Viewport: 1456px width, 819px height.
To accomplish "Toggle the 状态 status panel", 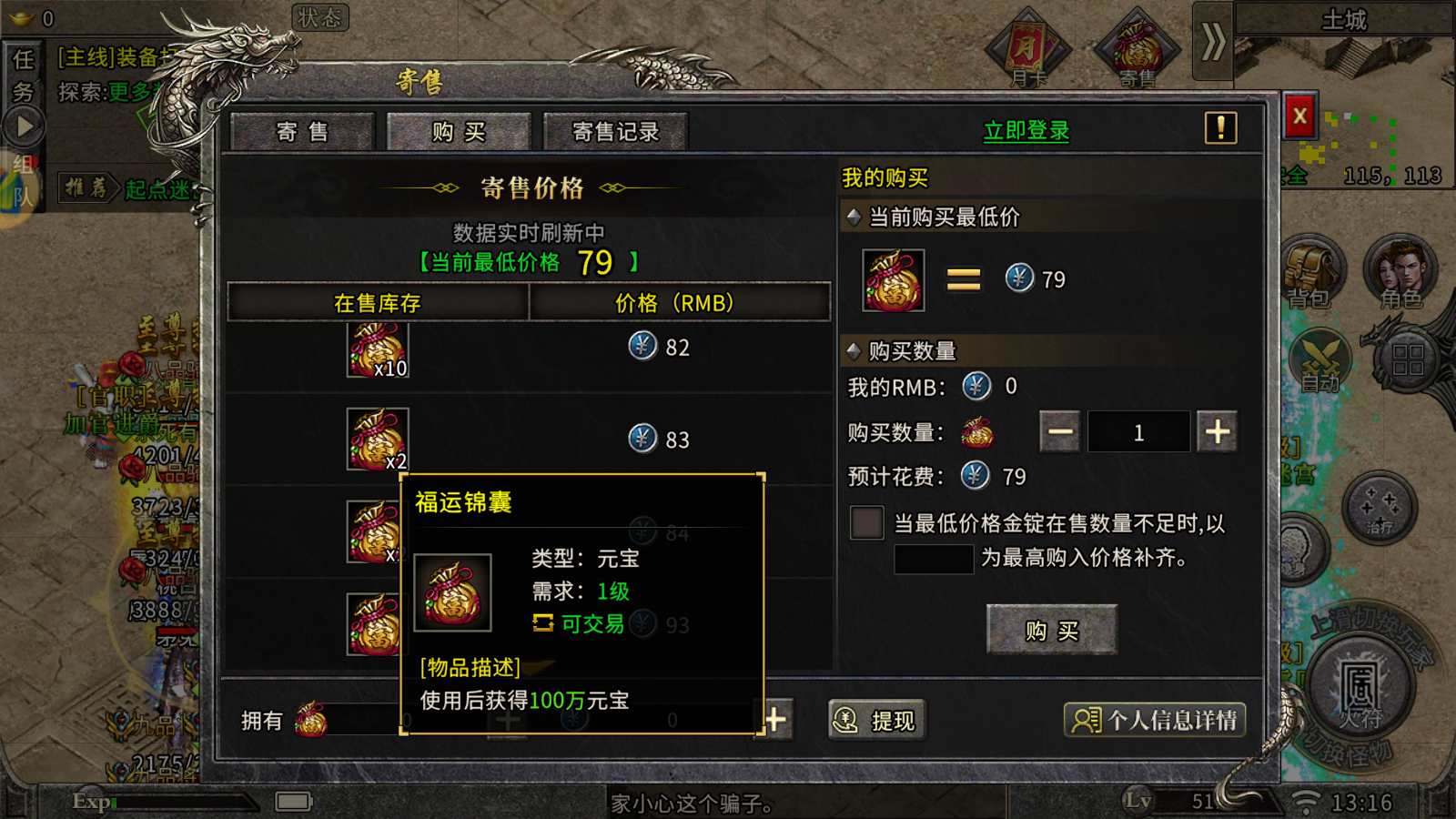I will click(320, 18).
